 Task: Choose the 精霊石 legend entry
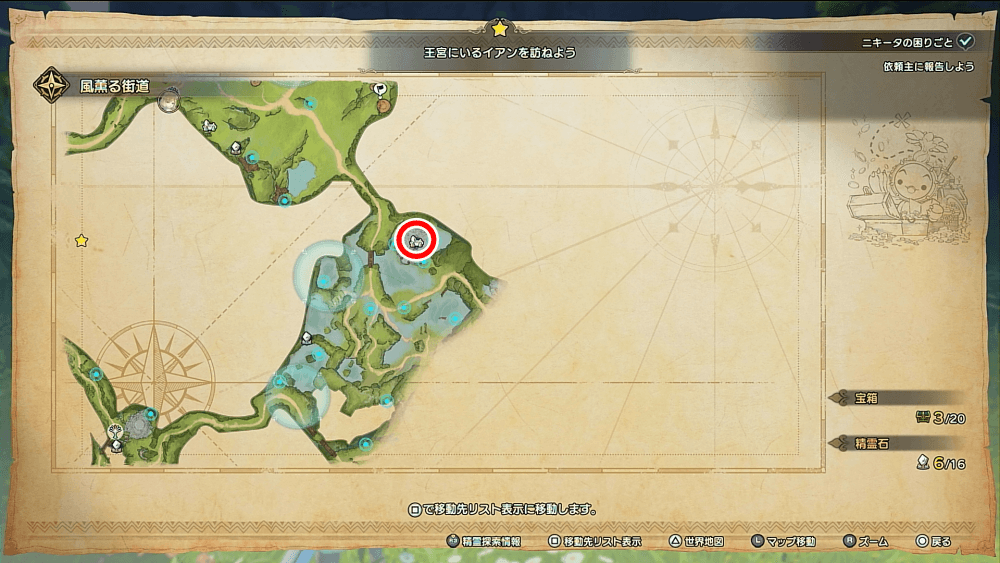coord(868,442)
